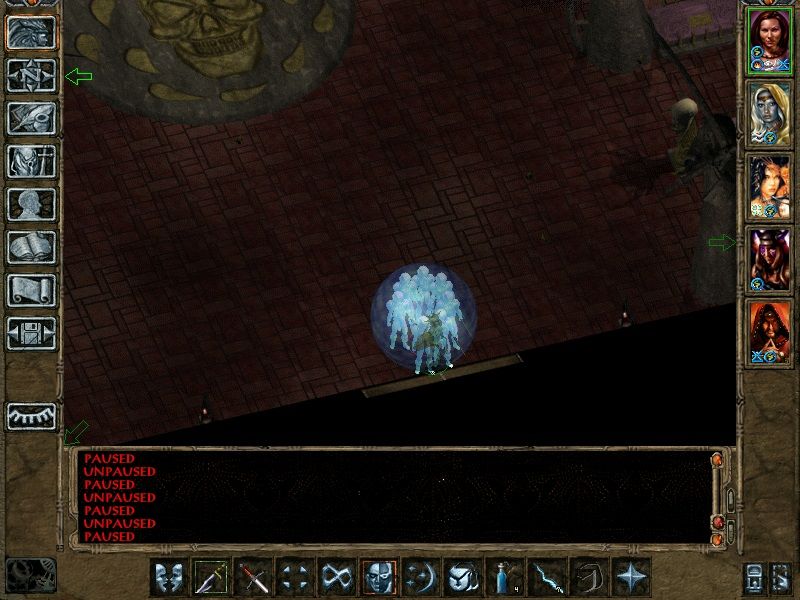Click the rest button with the closed eye
Image resolution: width=800 pixels, height=600 pixels.
tap(31, 416)
